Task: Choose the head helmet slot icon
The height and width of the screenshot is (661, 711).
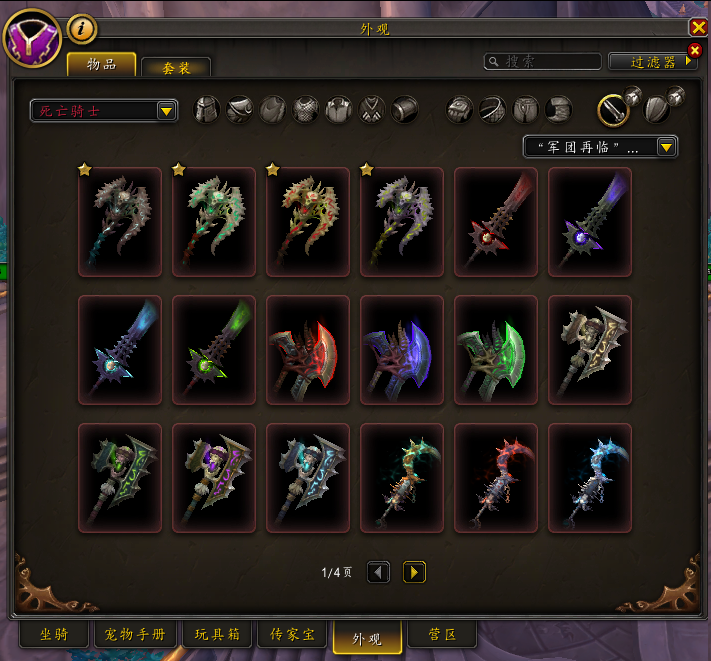Action: pos(206,109)
